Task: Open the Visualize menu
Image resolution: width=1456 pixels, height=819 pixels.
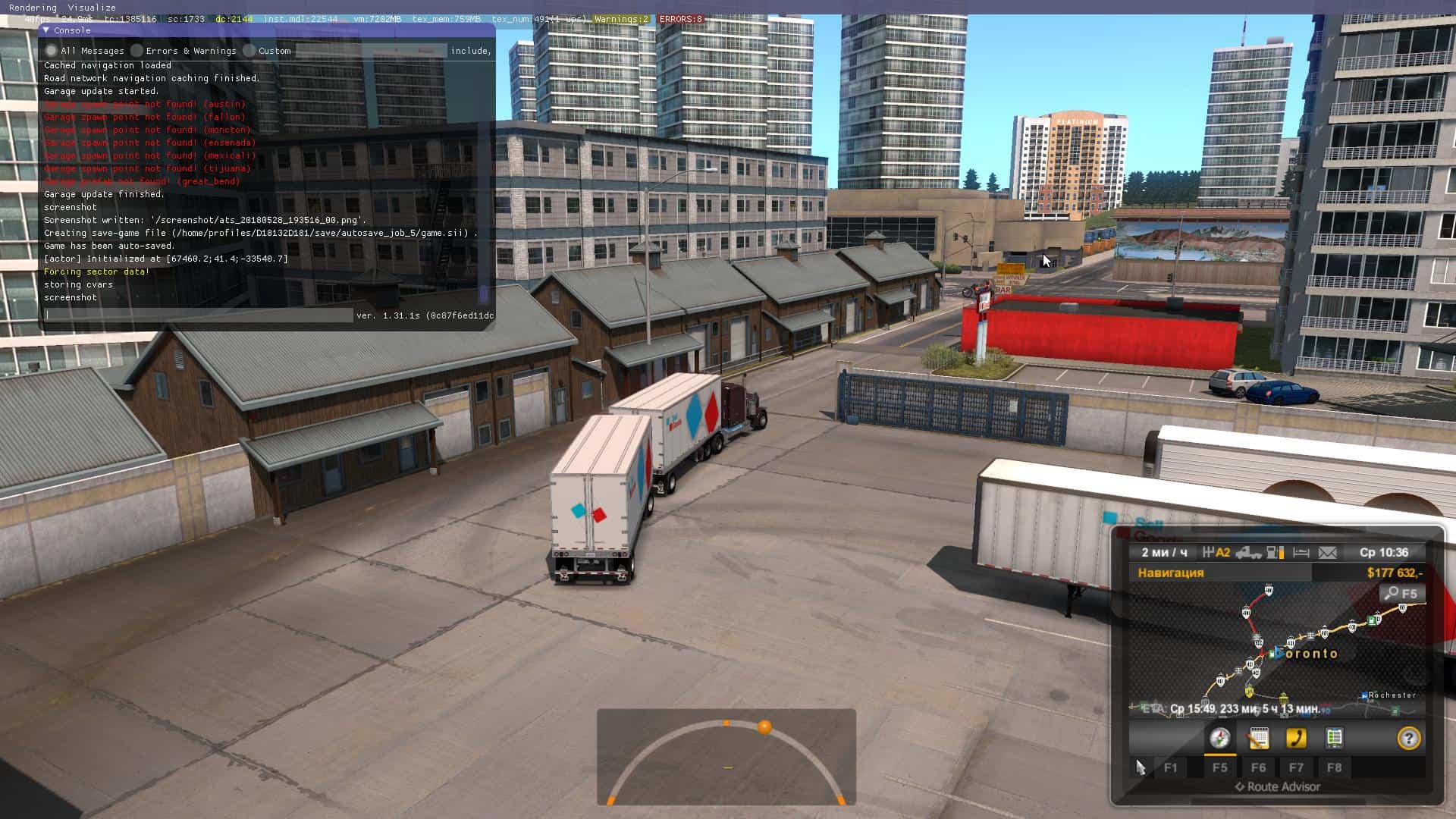Action: (x=92, y=8)
